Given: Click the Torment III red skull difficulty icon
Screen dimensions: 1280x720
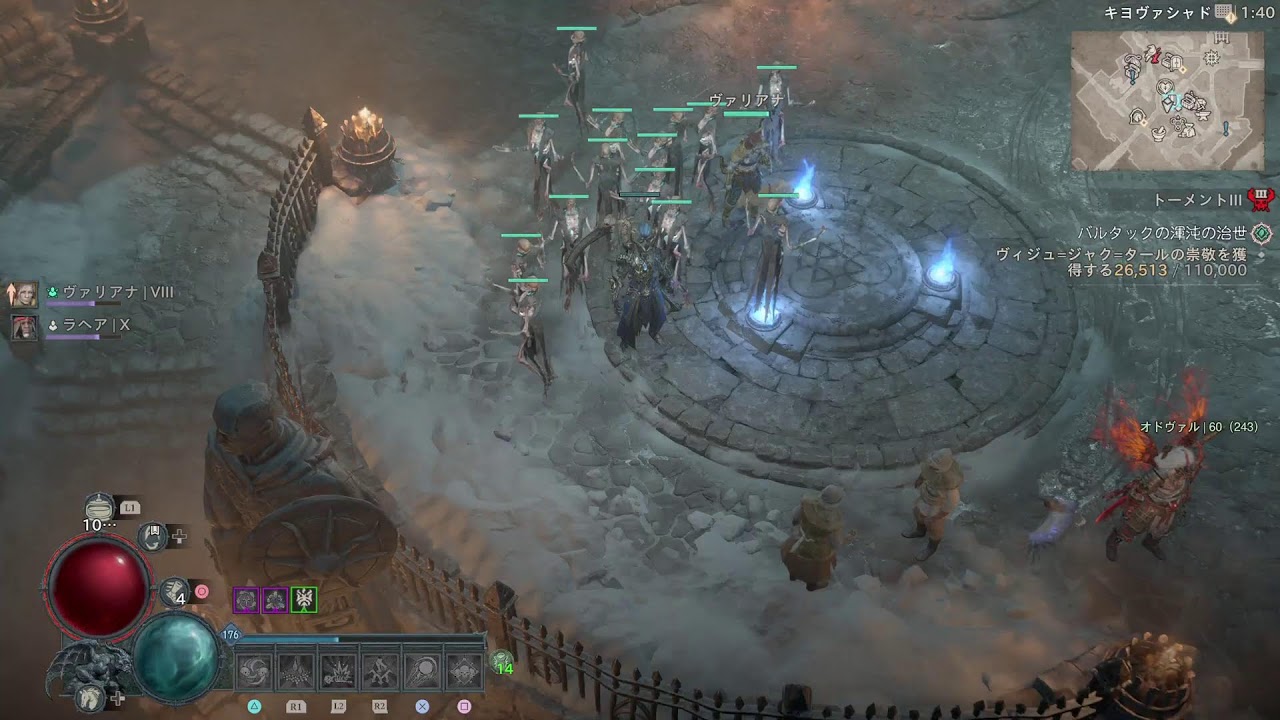Looking at the screenshot, I should click(x=1262, y=199).
